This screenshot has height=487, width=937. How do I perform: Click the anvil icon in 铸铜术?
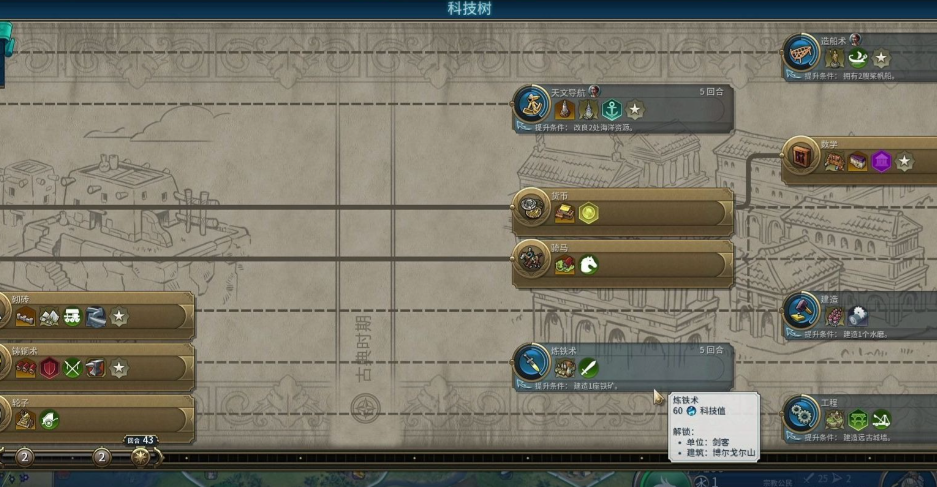pos(95,369)
